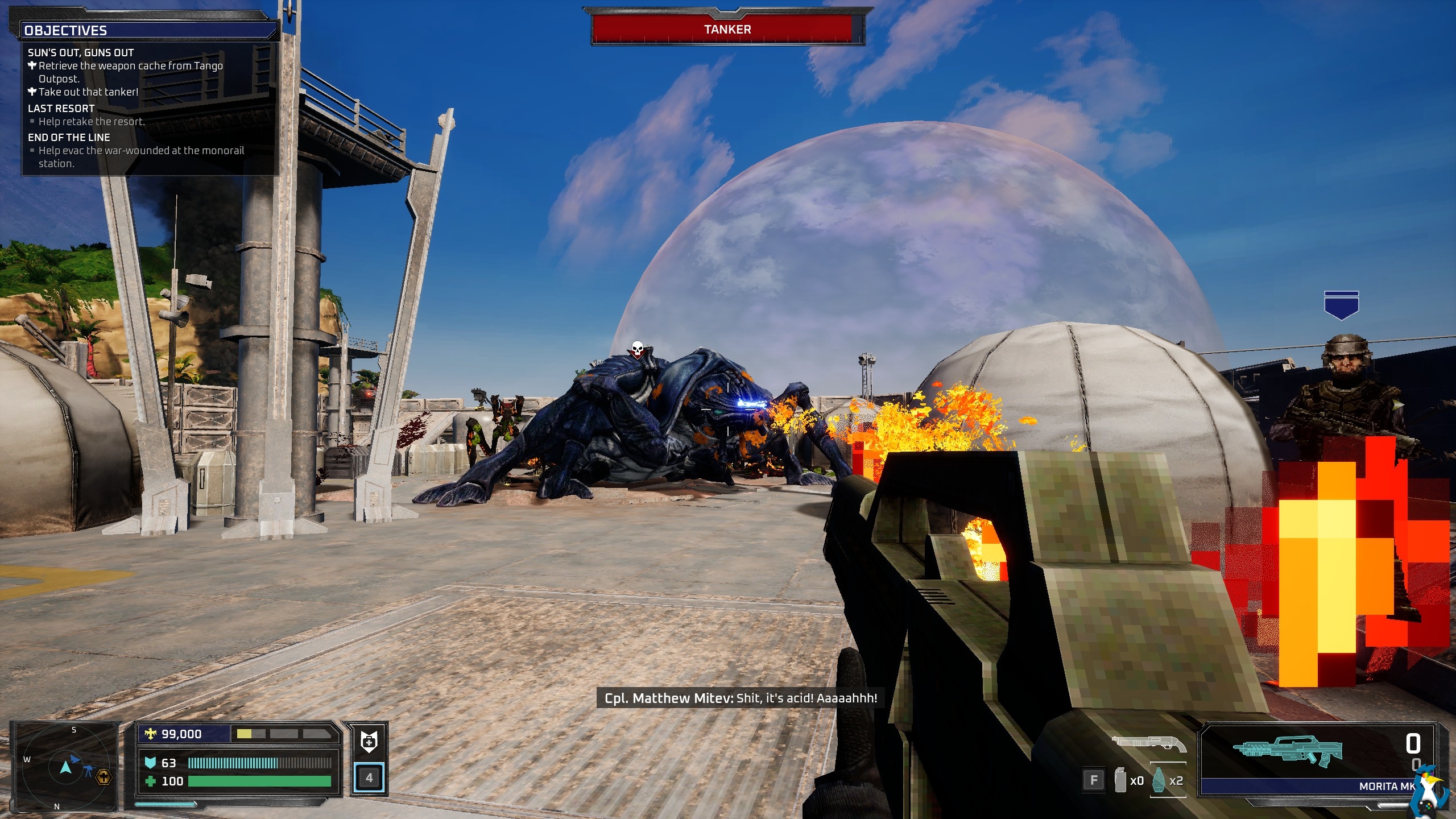Click the skull marker above the tanker
Screen dimensions: 1456x819
coord(638,348)
